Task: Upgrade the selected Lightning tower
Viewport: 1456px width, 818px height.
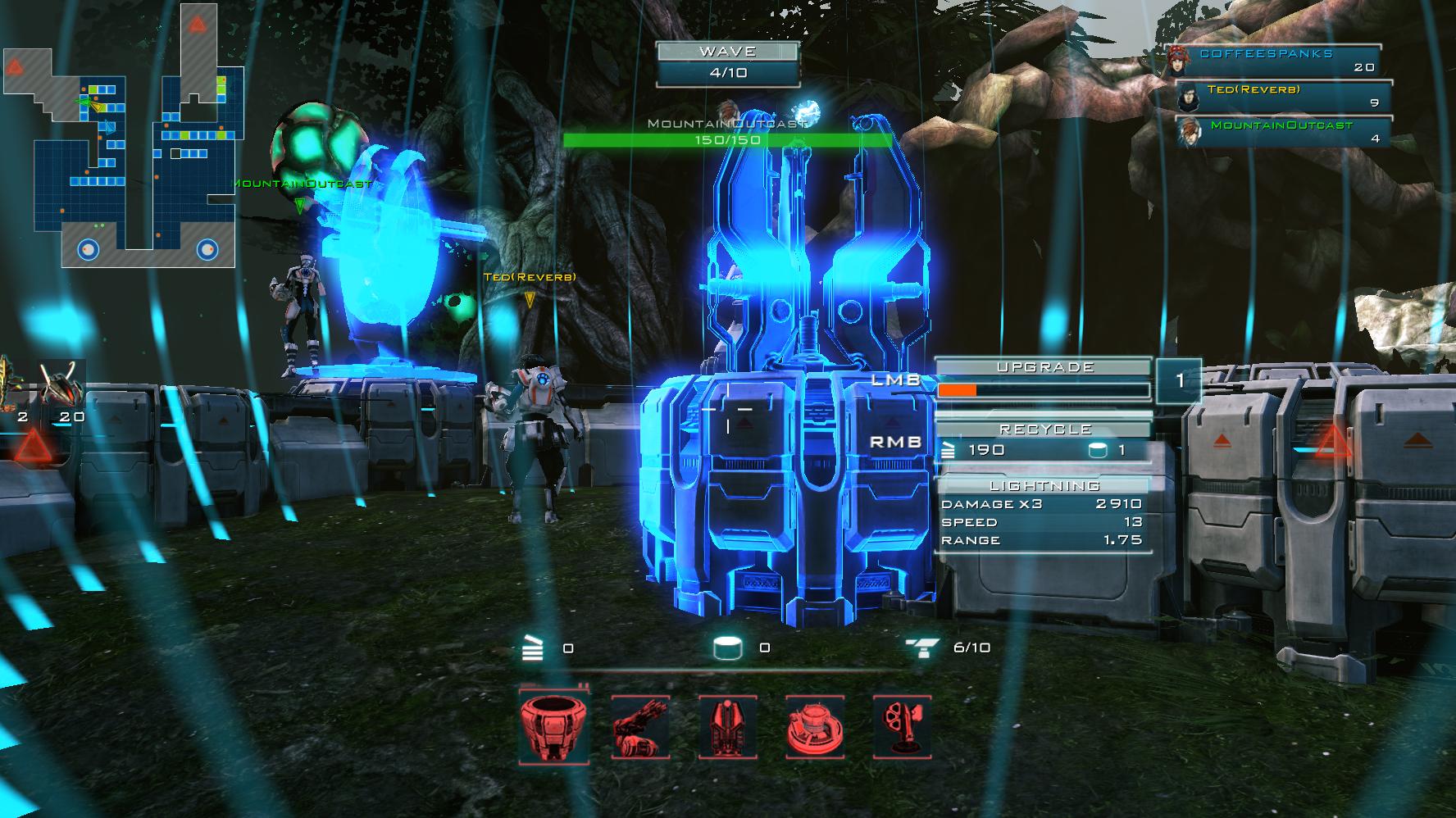Action: tap(1044, 381)
